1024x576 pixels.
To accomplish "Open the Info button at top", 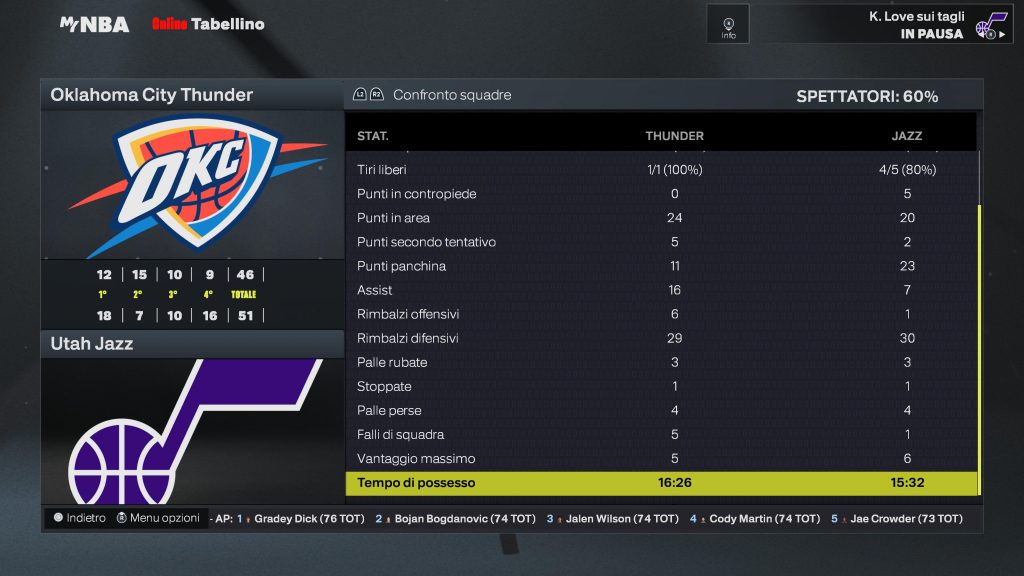I will (728, 24).
